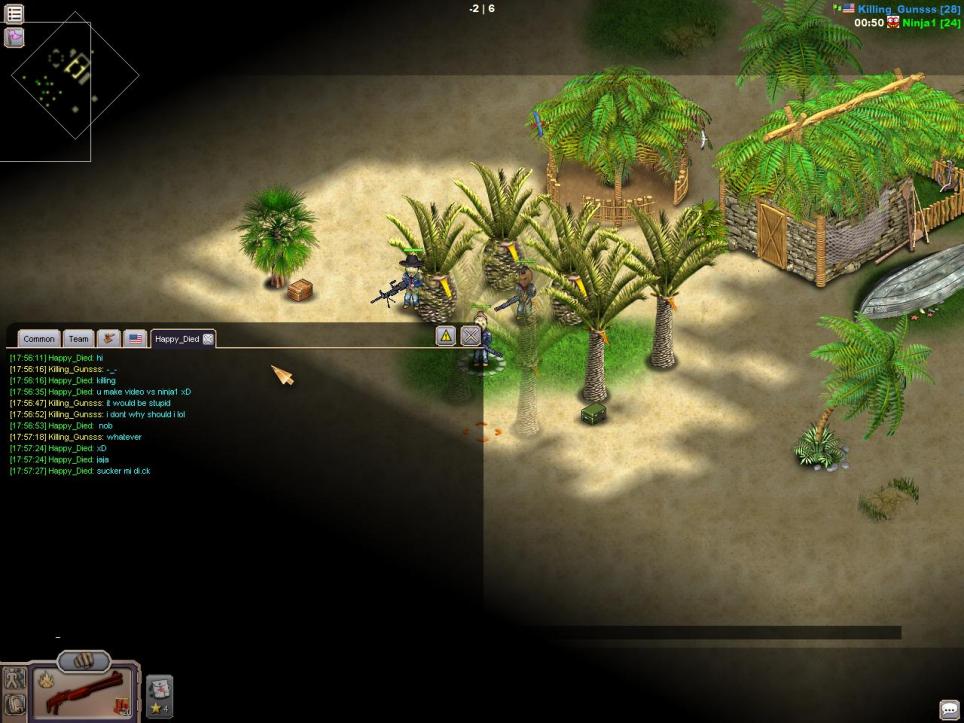The height and width of the screenshot is (723, 964).
Task: Click the purple map icon button
Action: tap(15, 38)
